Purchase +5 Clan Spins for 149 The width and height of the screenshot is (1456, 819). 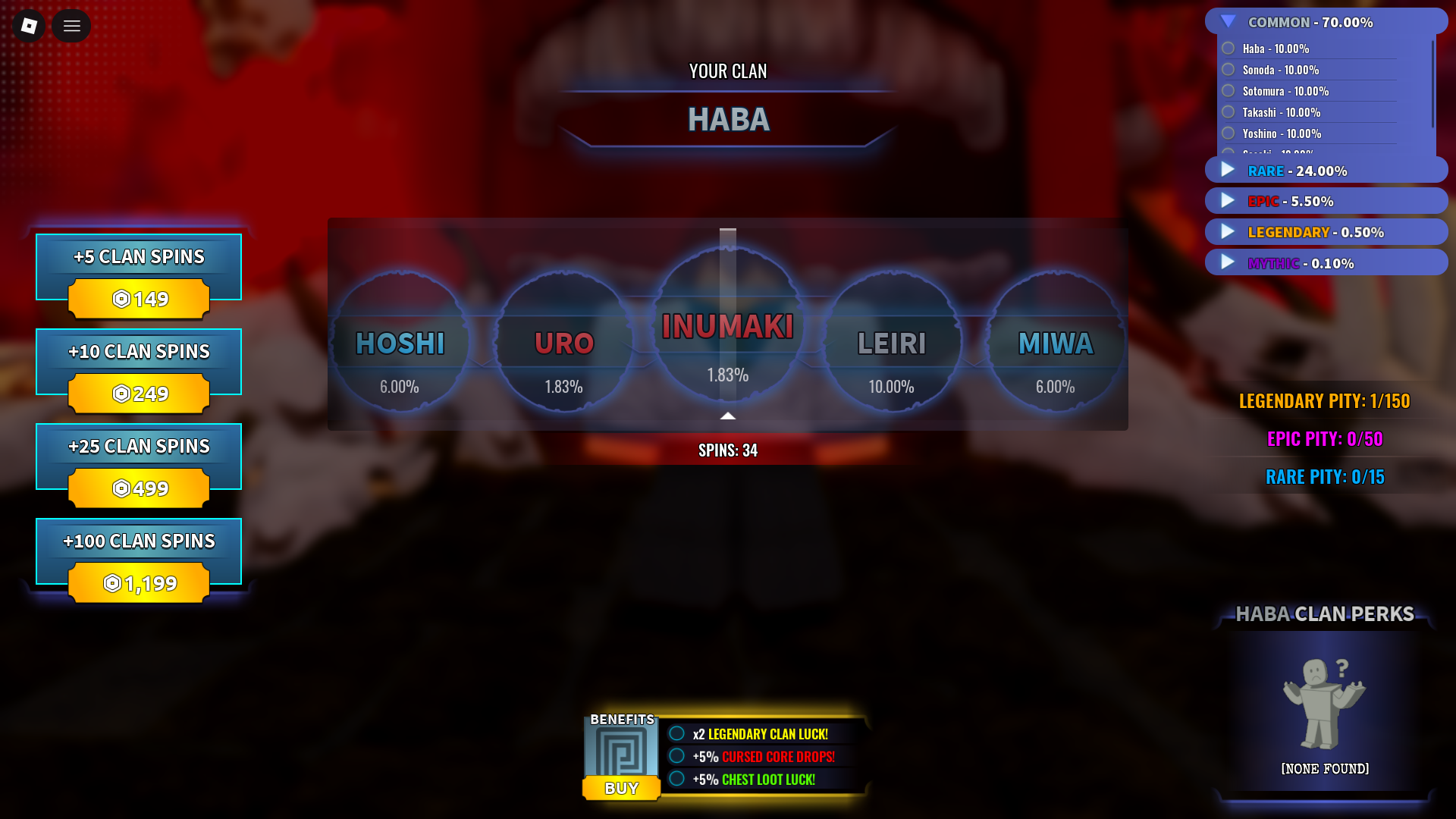[138, 268]
